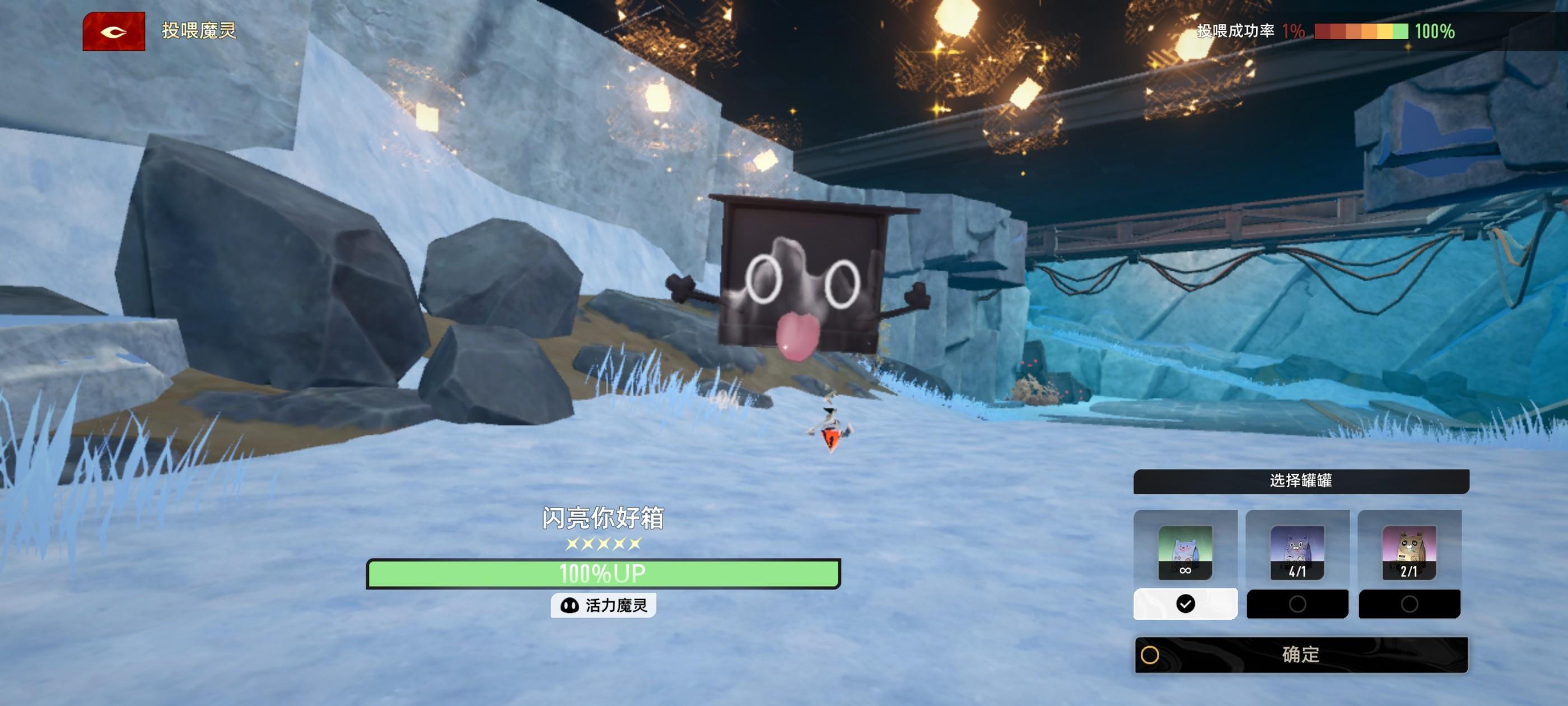Viewport: 1568px width, 706px height.
Task: Pick the pink bear can
Action: (1408, 551)
